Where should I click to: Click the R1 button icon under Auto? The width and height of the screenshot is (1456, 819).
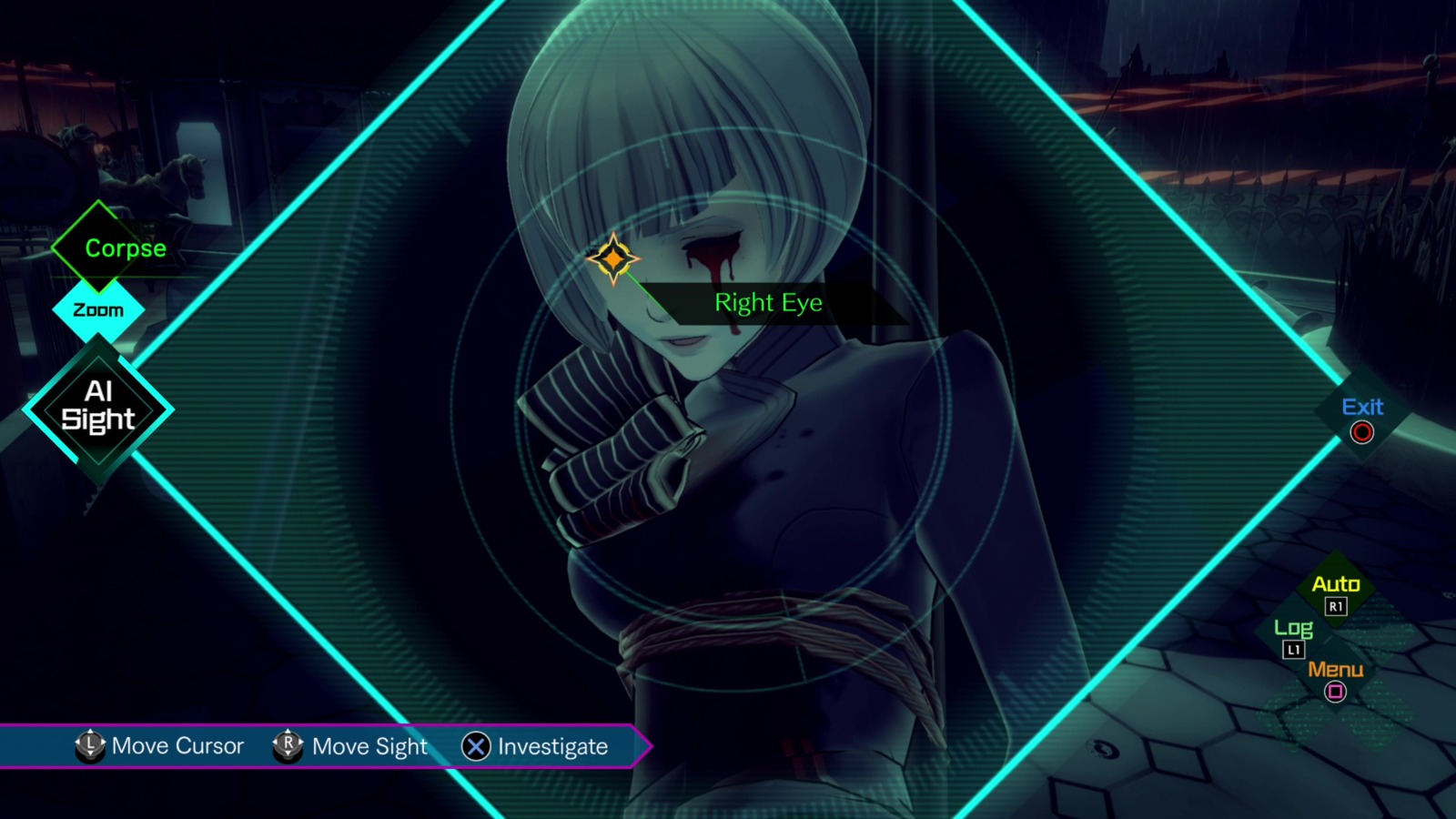(x=1334, y=607)
